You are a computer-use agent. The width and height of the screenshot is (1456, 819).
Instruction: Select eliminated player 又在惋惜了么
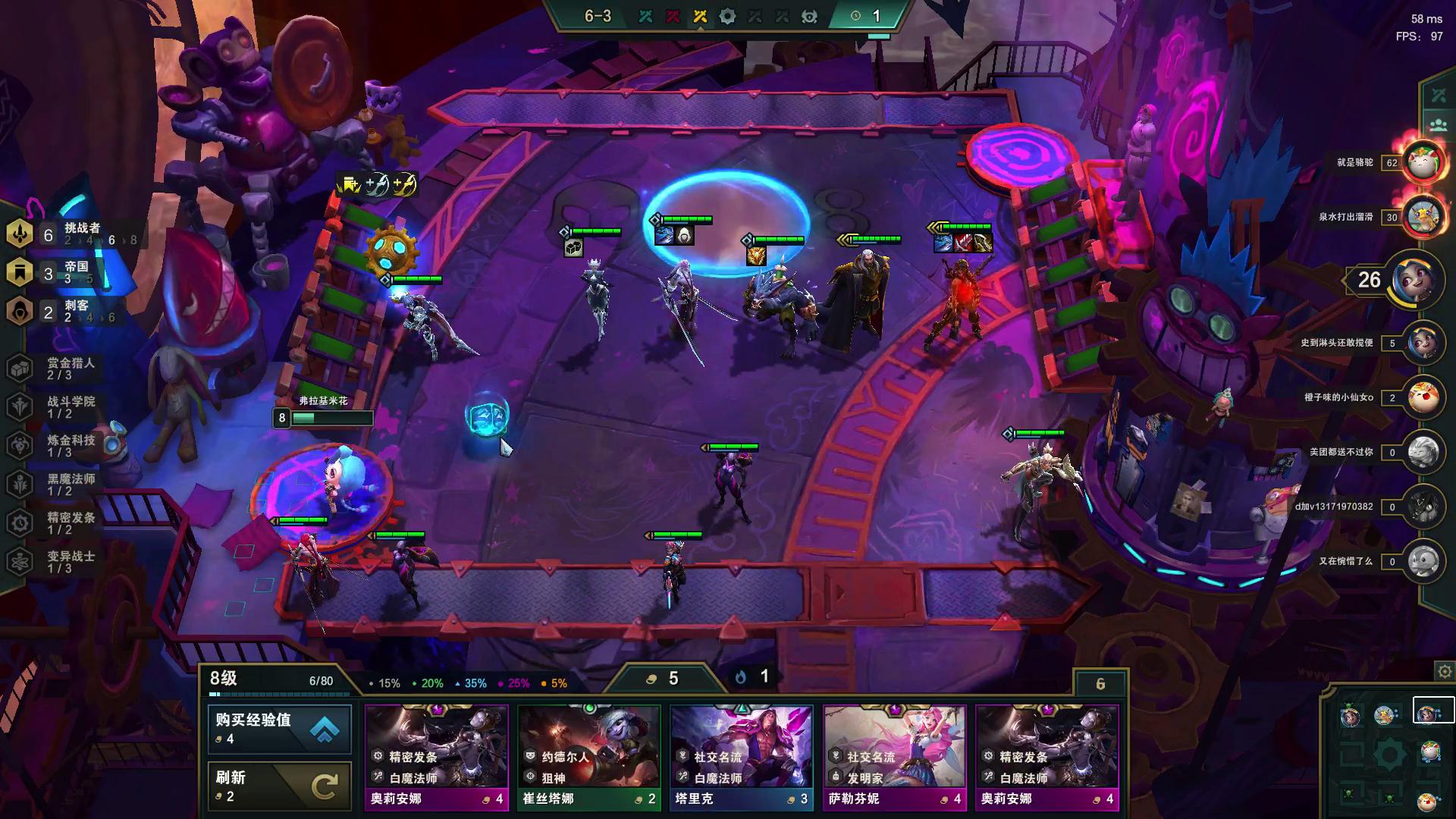(x=1422, y=561)
